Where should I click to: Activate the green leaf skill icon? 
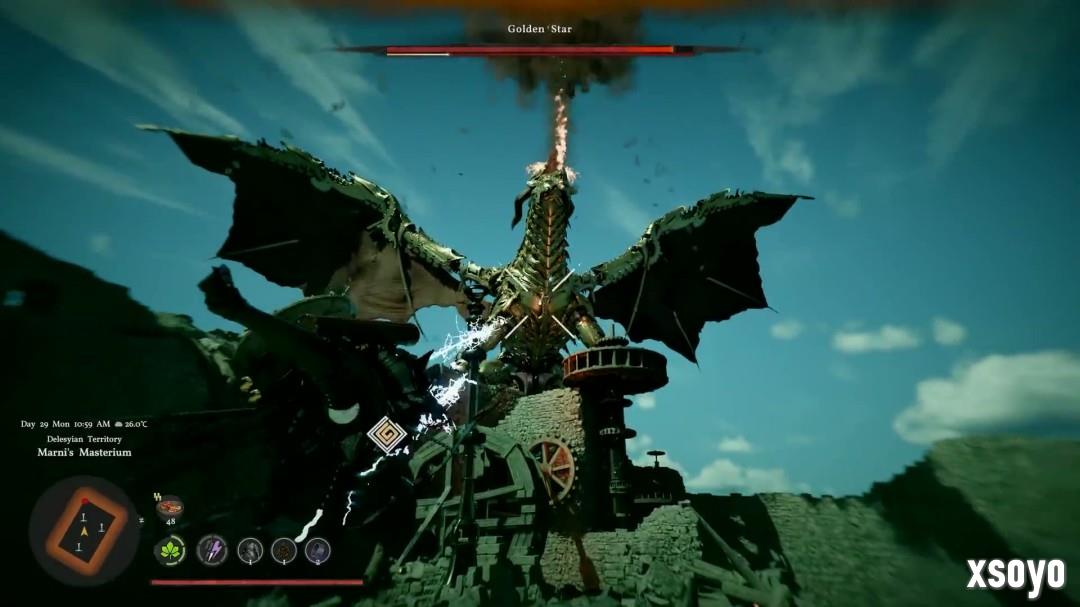coord(170,550)
